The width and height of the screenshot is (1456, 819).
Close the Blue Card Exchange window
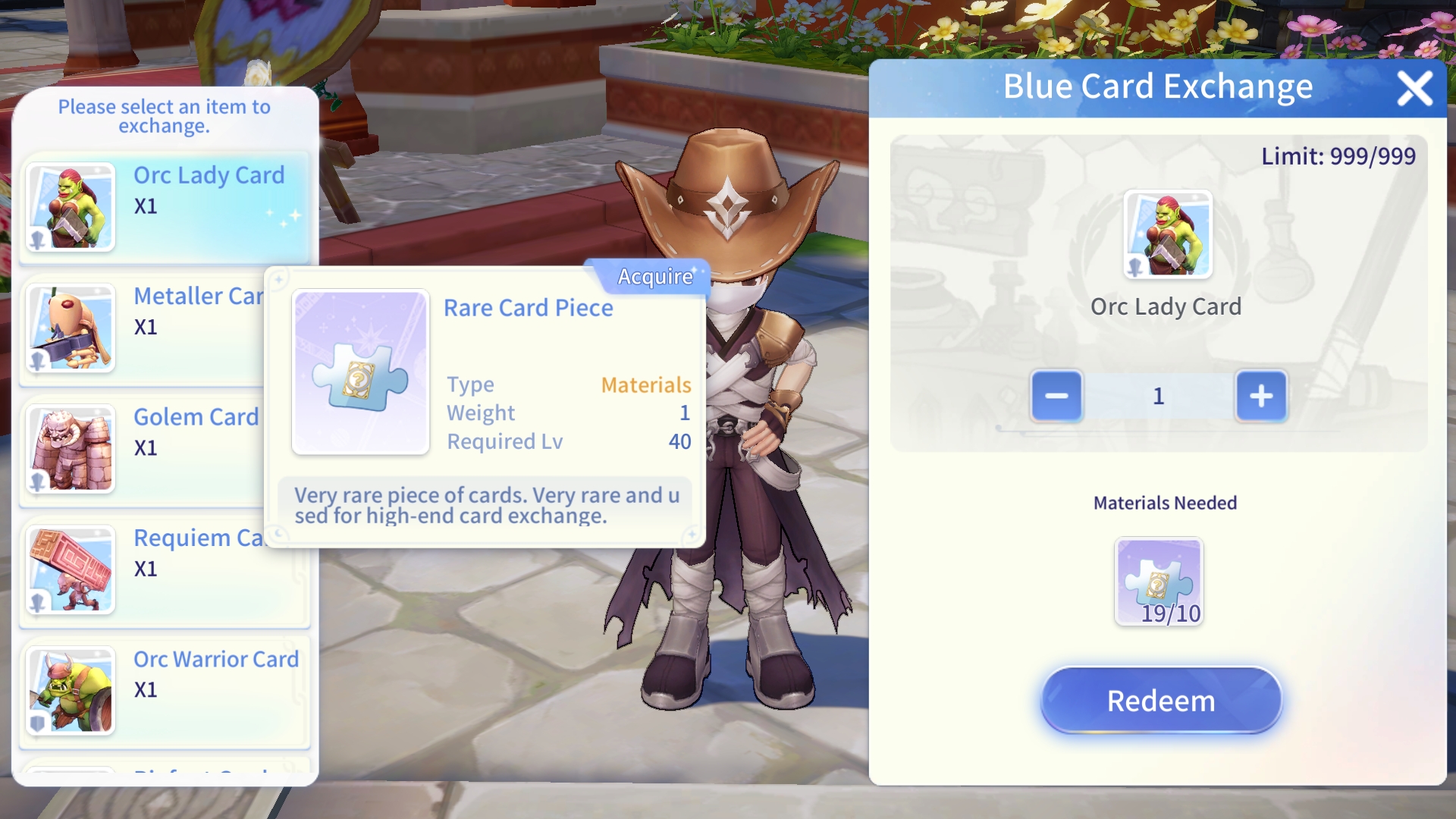point(1414,89)
